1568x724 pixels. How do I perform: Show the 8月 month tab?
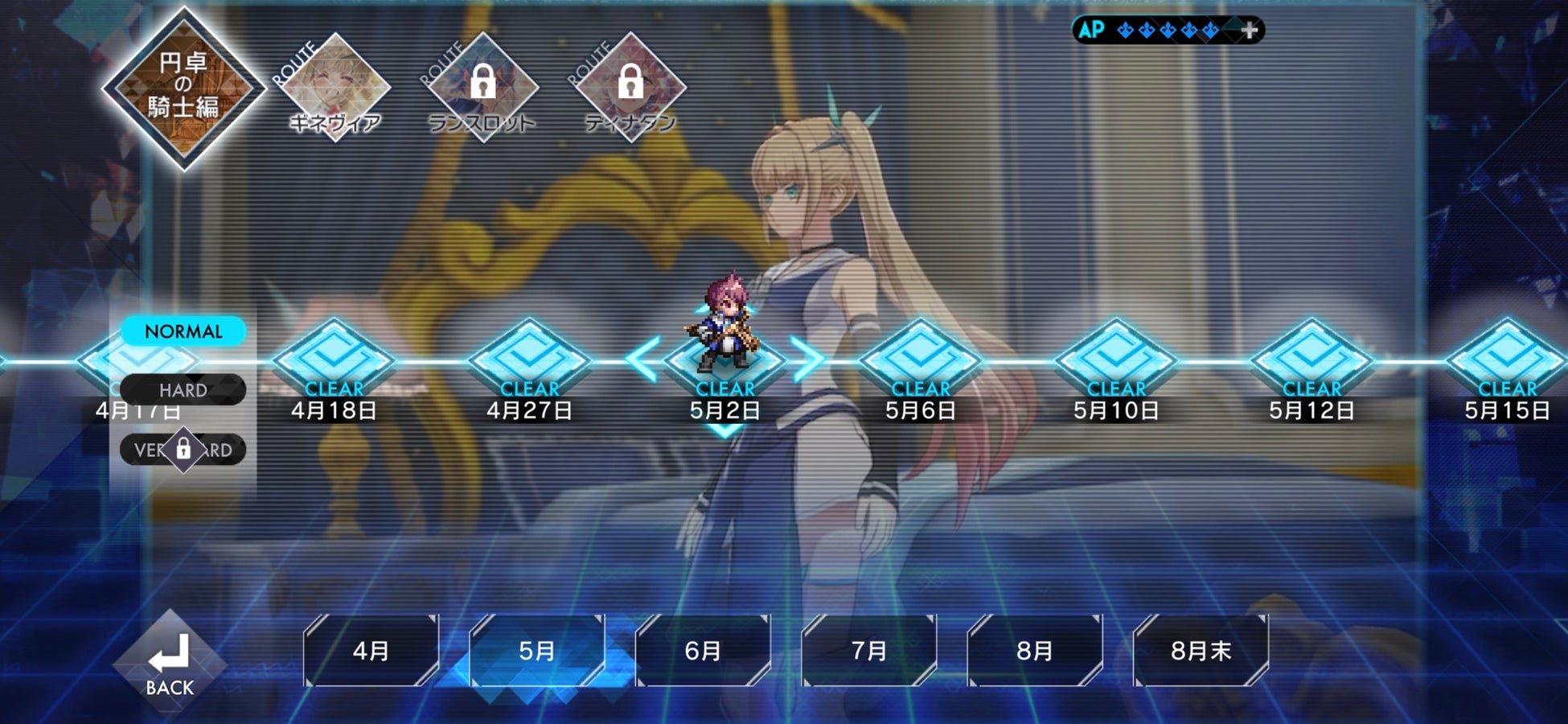(x=1034, y=650)
